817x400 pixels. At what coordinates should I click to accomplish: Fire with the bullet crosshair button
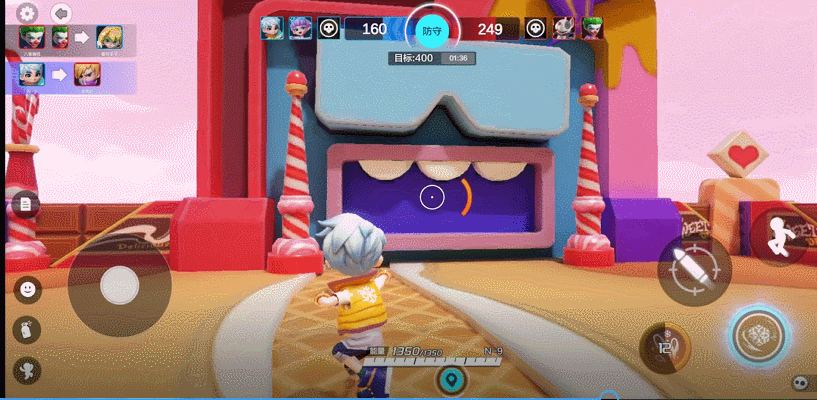tap(694, 269)
